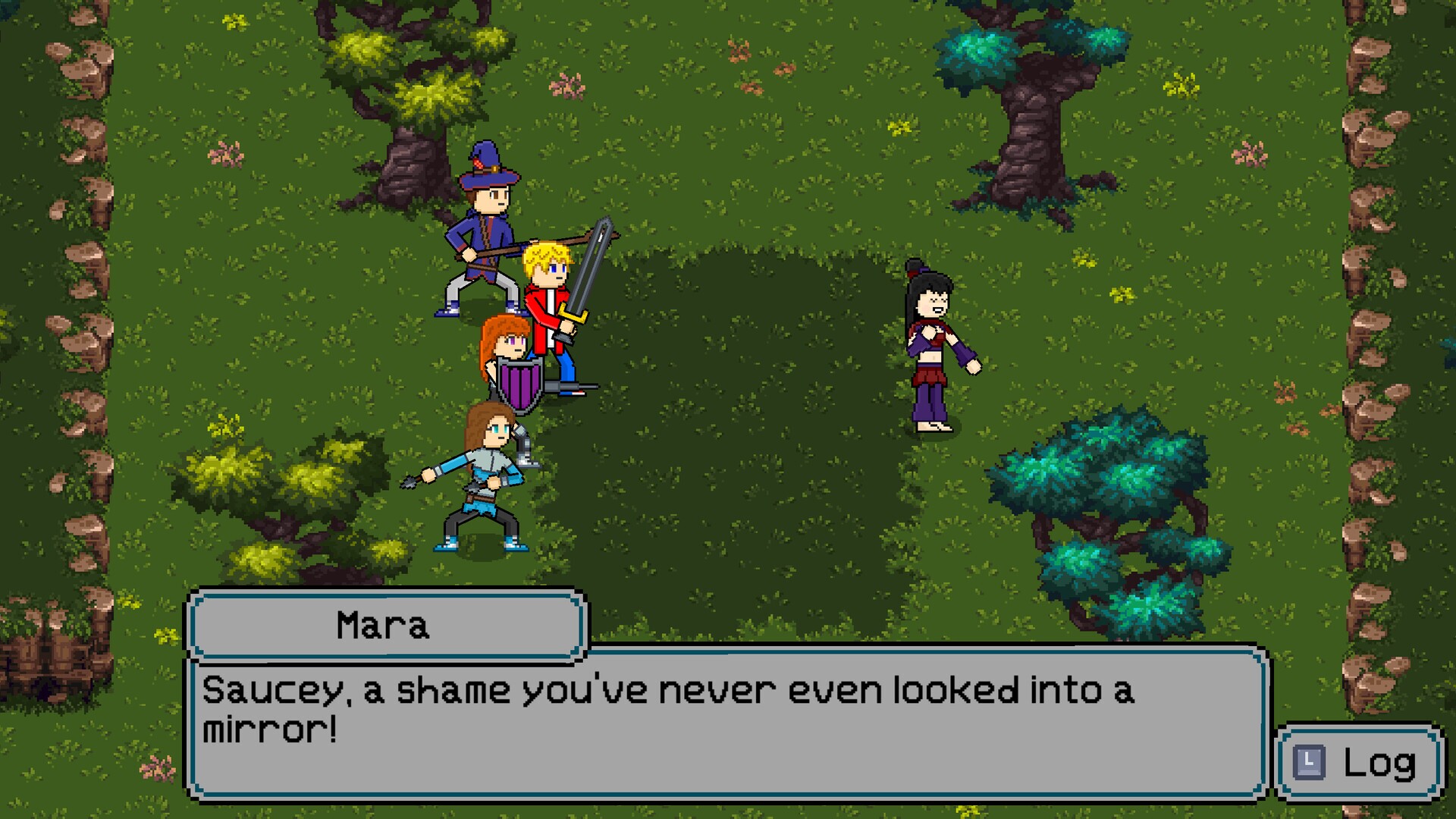Advance Mara's dialogue text box
The width and height of the screenshot is (1456, 819).
coord(726,723)
